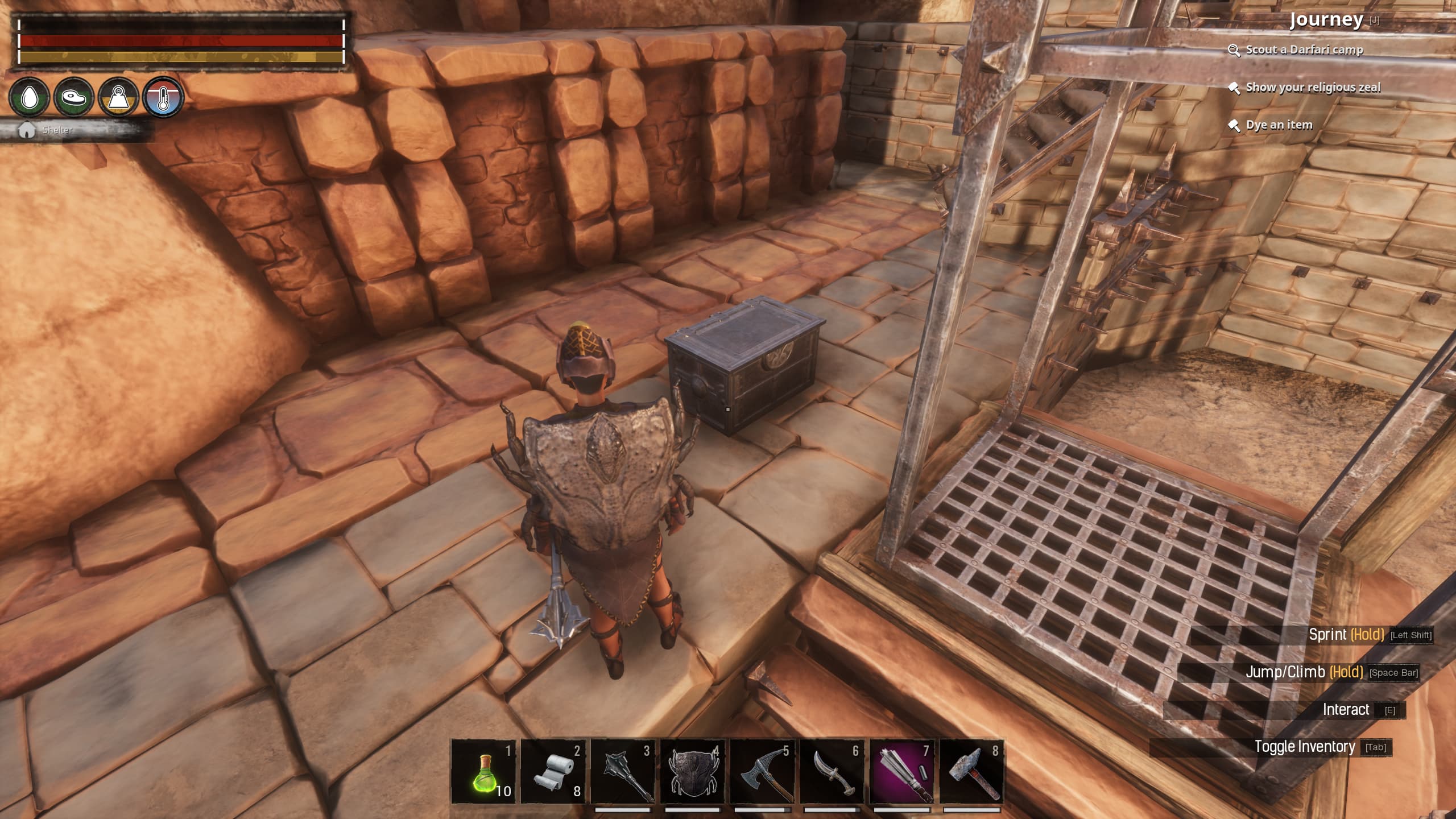Select the Scout a Darfari camp objective
The width and height of the screenshot is (1456, 819).
[1304, 50]
